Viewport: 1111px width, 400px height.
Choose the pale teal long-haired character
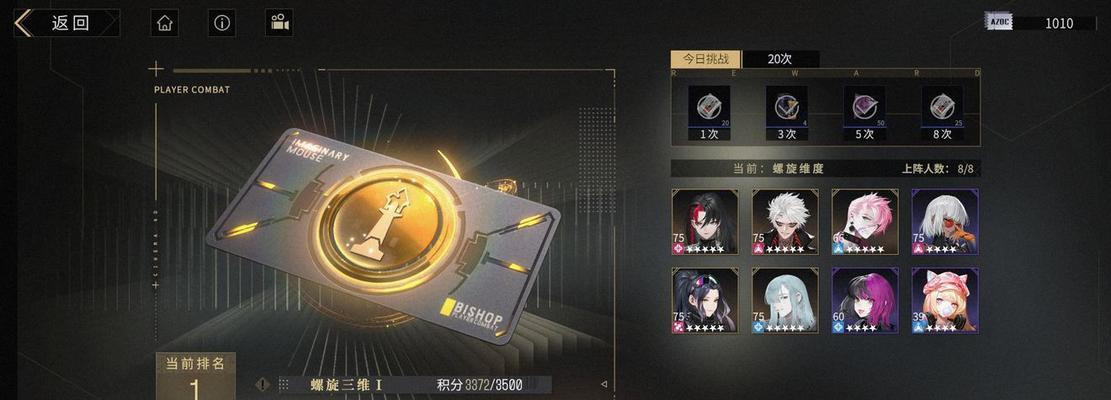pyautogui.click(x=785, y=299)
